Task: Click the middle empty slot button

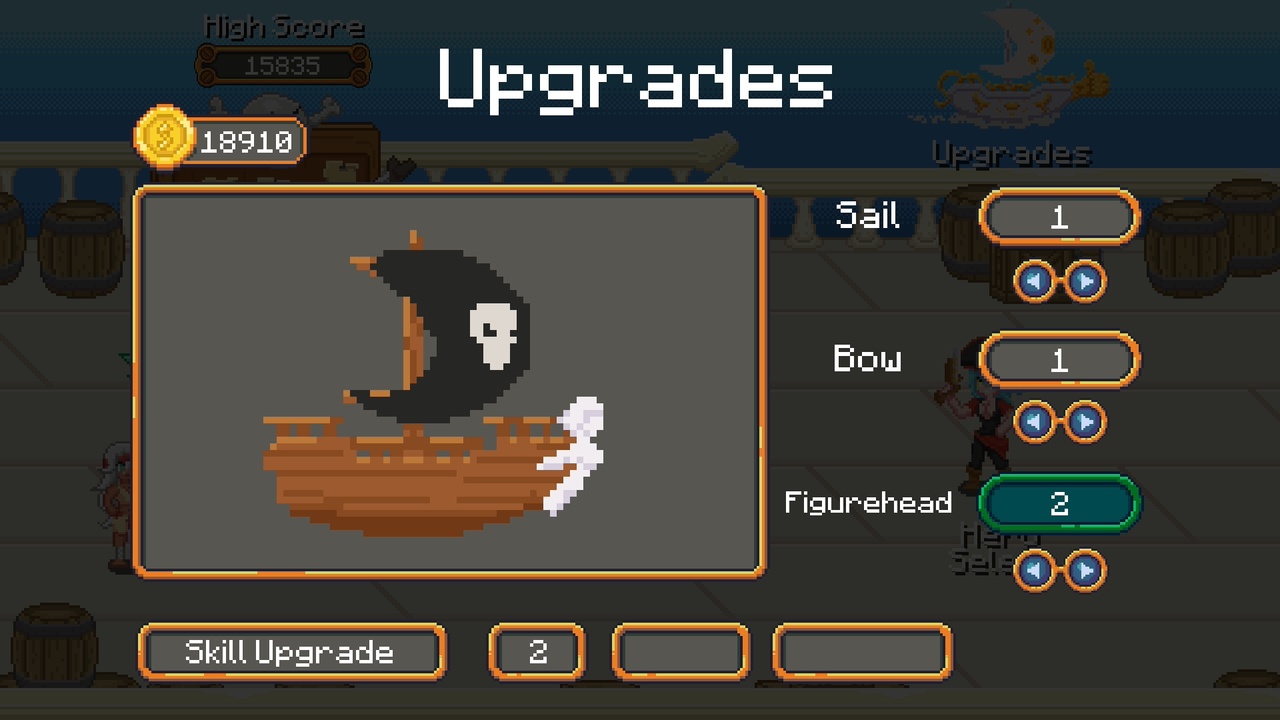Action: (x=681, y=651)
